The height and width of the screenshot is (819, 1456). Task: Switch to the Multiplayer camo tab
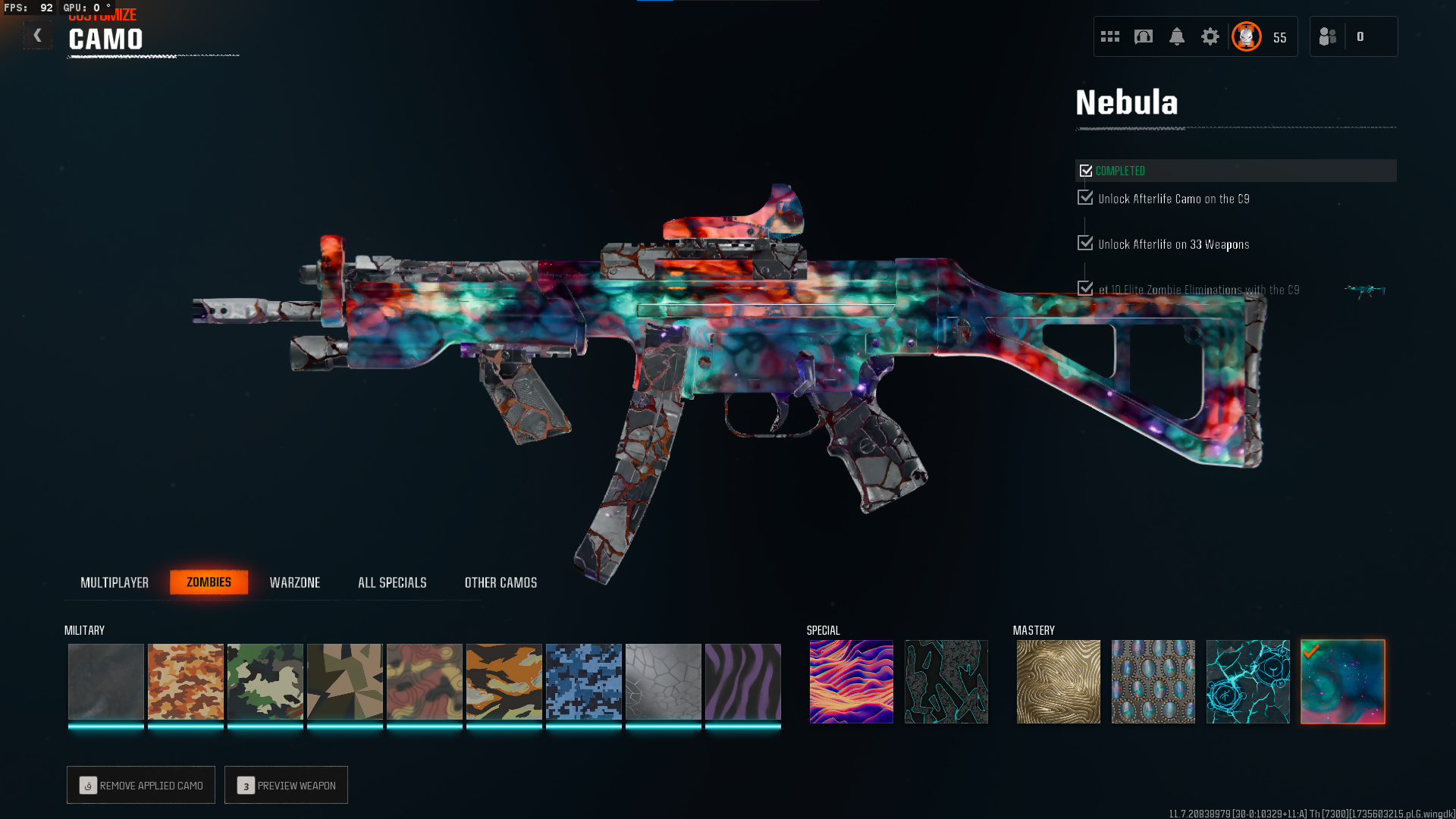pos(115,582)
